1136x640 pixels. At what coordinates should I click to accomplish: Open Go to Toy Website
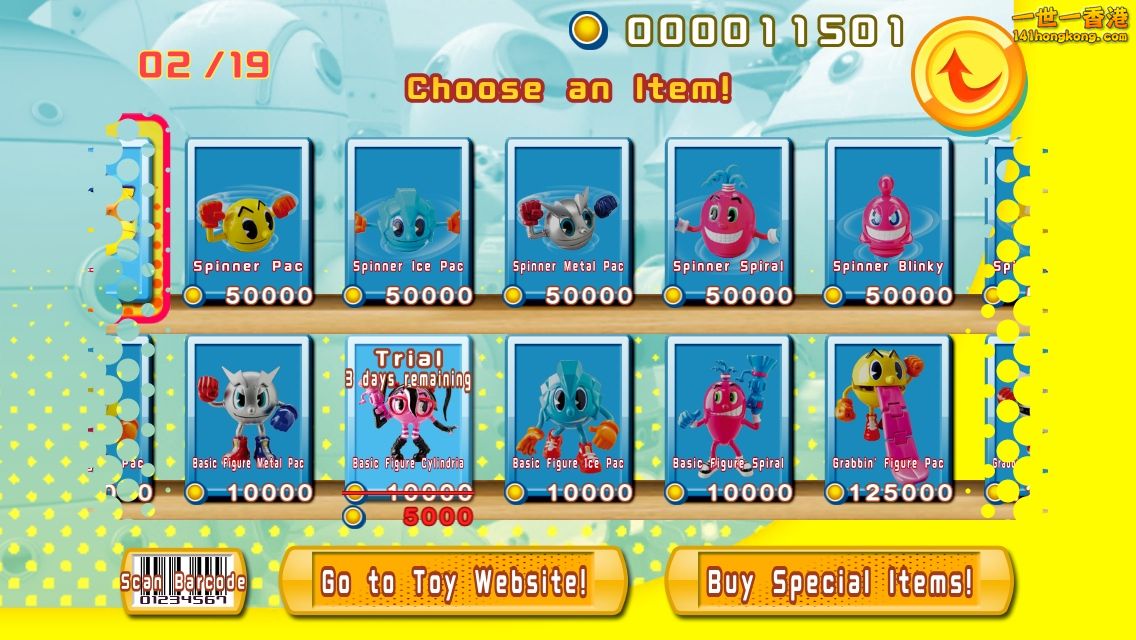(454, 581)
